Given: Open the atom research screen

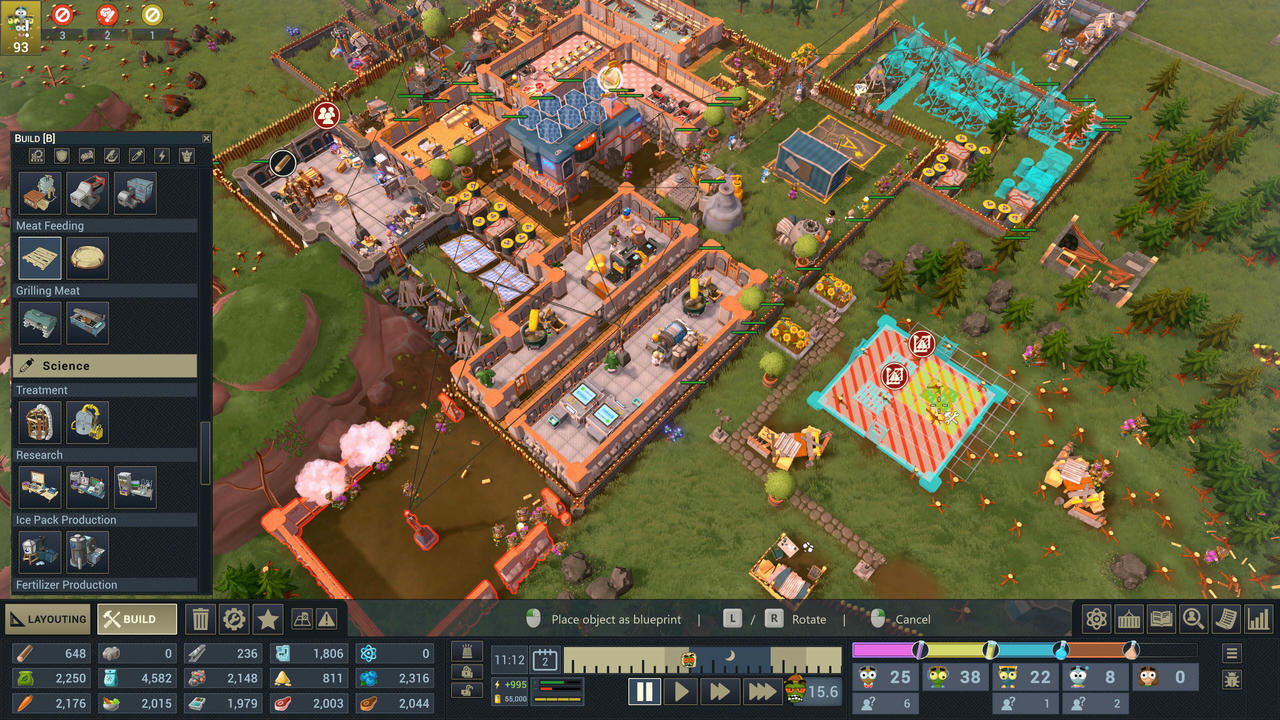Looking at the screenshot, I should point(1097,619).
